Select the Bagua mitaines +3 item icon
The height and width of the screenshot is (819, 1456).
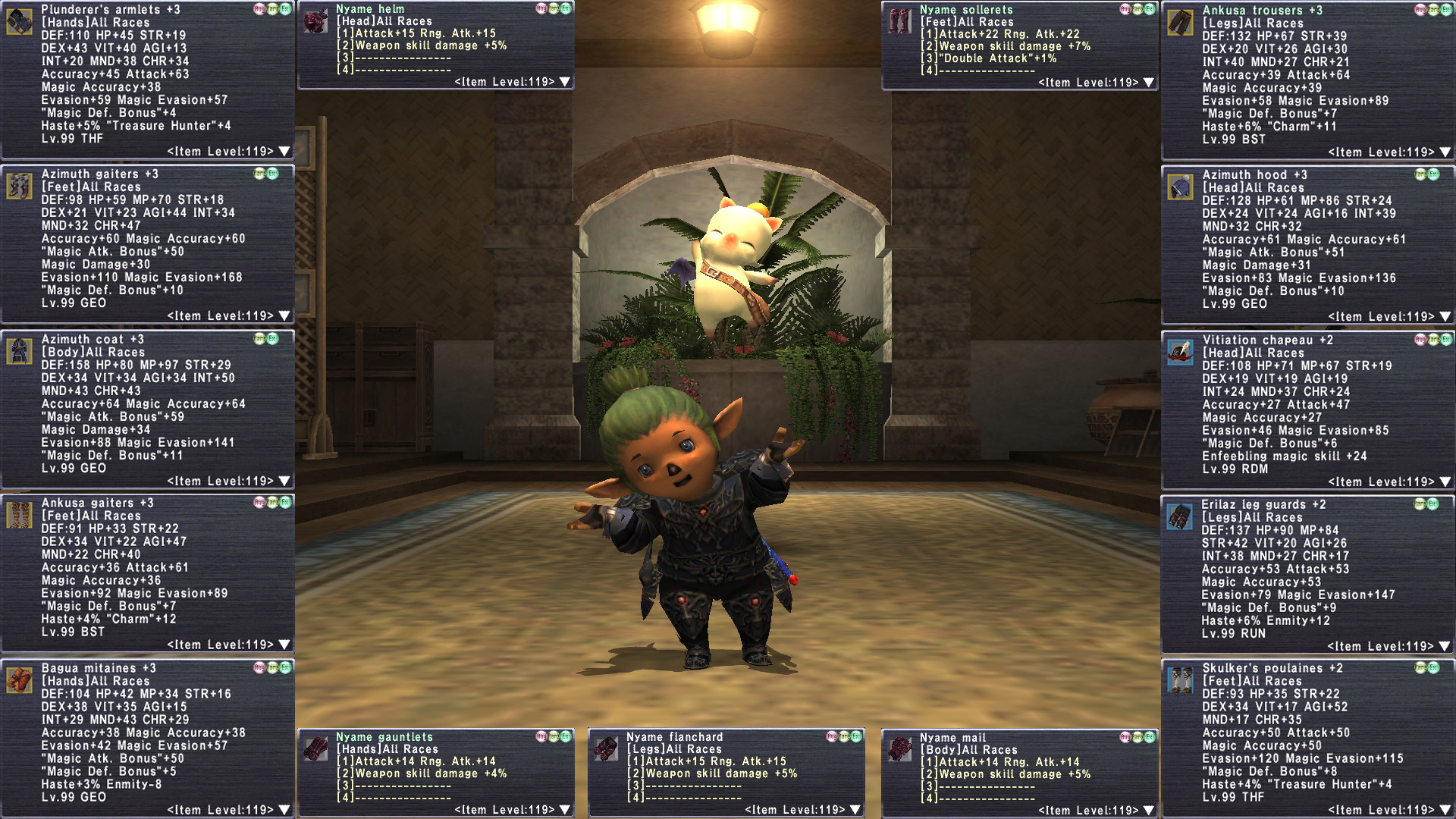coord(19,680)
